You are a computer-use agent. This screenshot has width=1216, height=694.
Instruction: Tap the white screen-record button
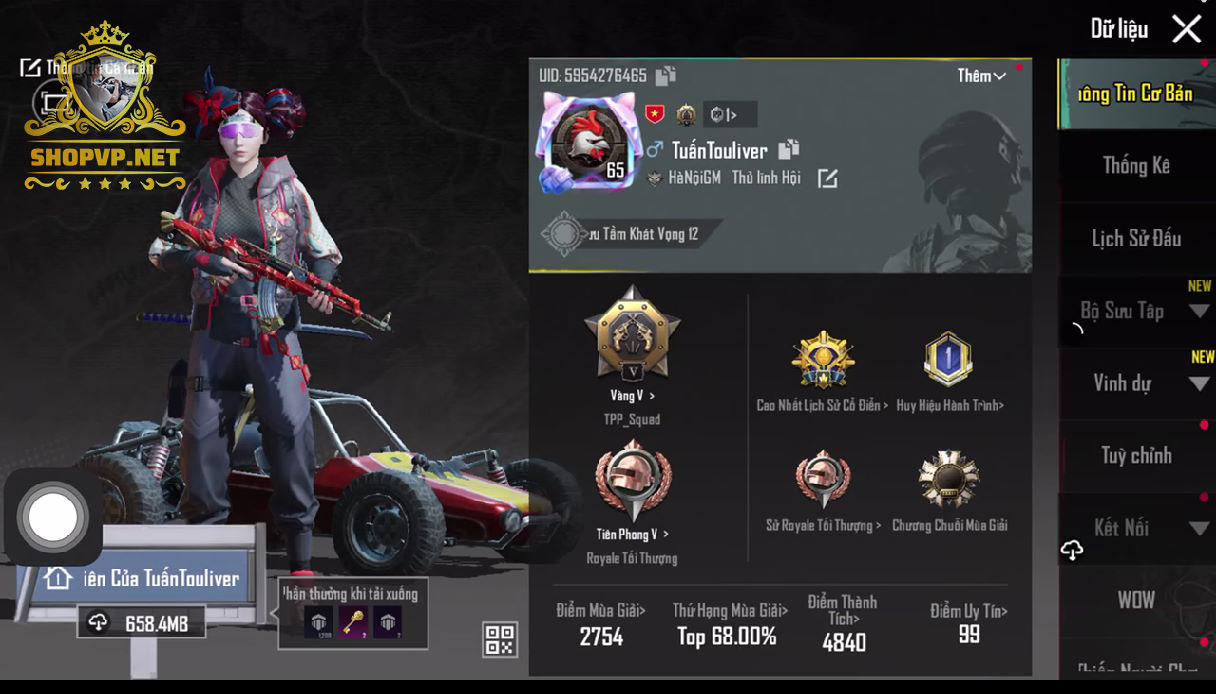[52, 517]
